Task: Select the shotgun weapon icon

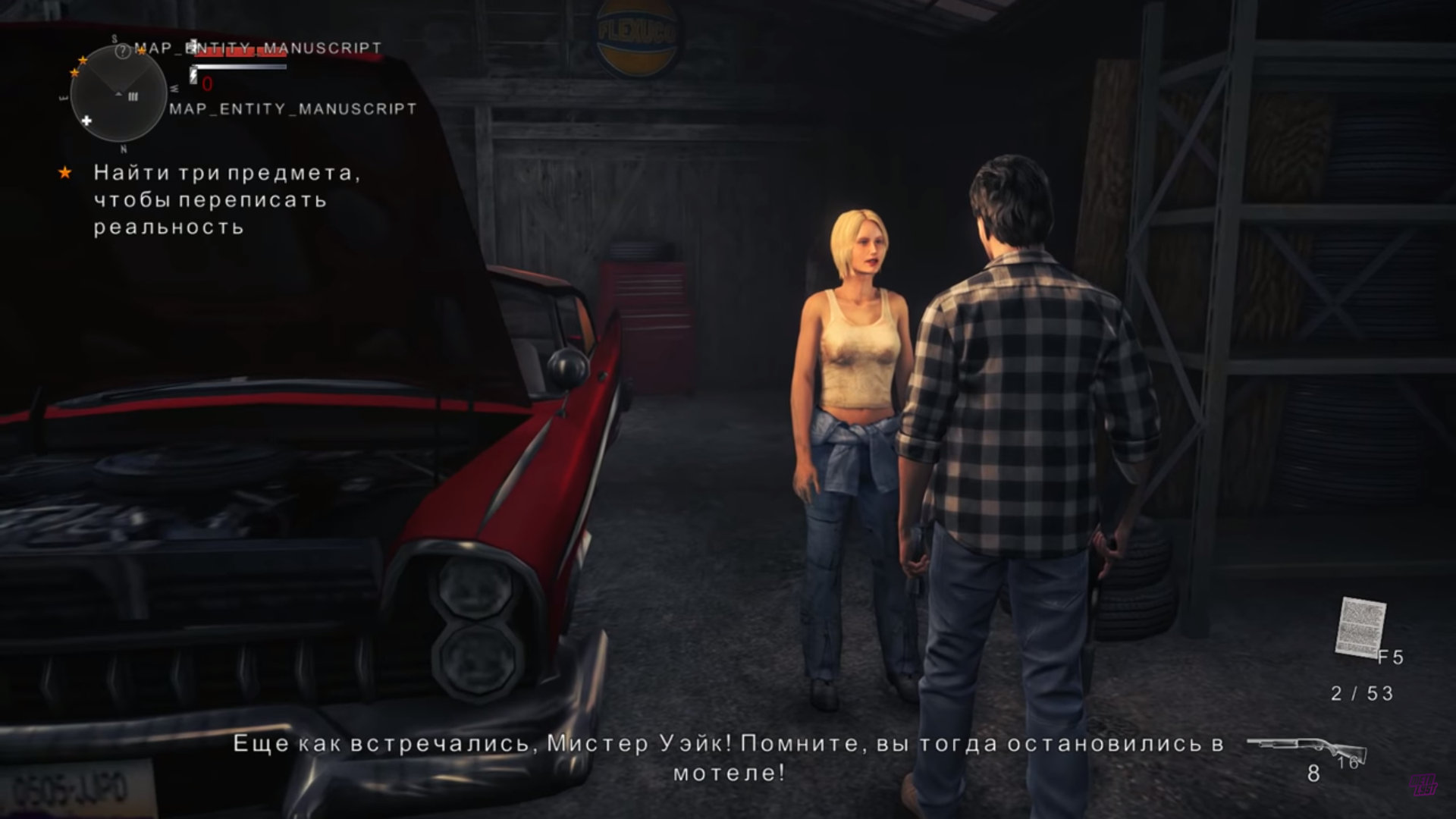Action: pos(1306,751)
